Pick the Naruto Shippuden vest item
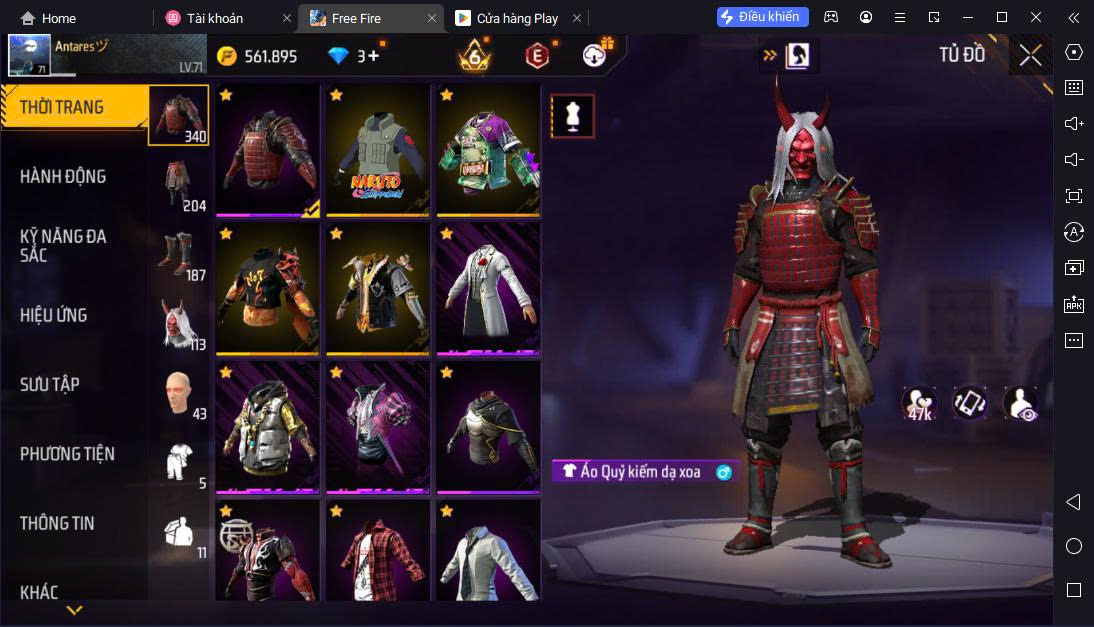Image resolution: width=1094 pixels, height=627 pixels. 377,150
